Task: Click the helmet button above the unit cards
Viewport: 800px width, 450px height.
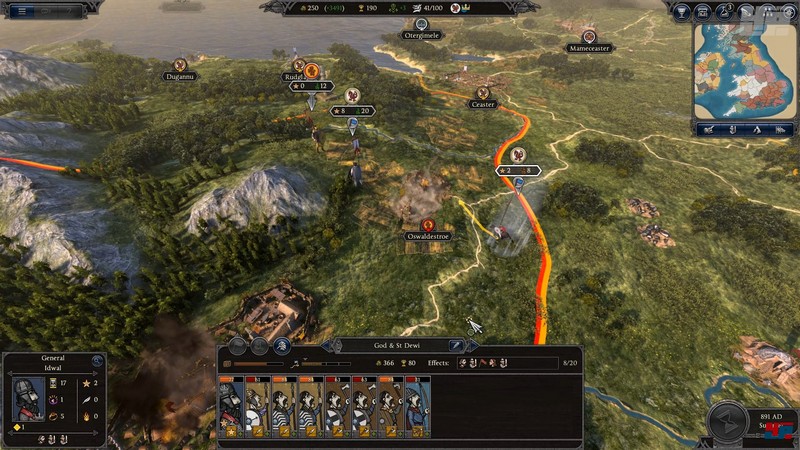Action: tap(284, 346)
